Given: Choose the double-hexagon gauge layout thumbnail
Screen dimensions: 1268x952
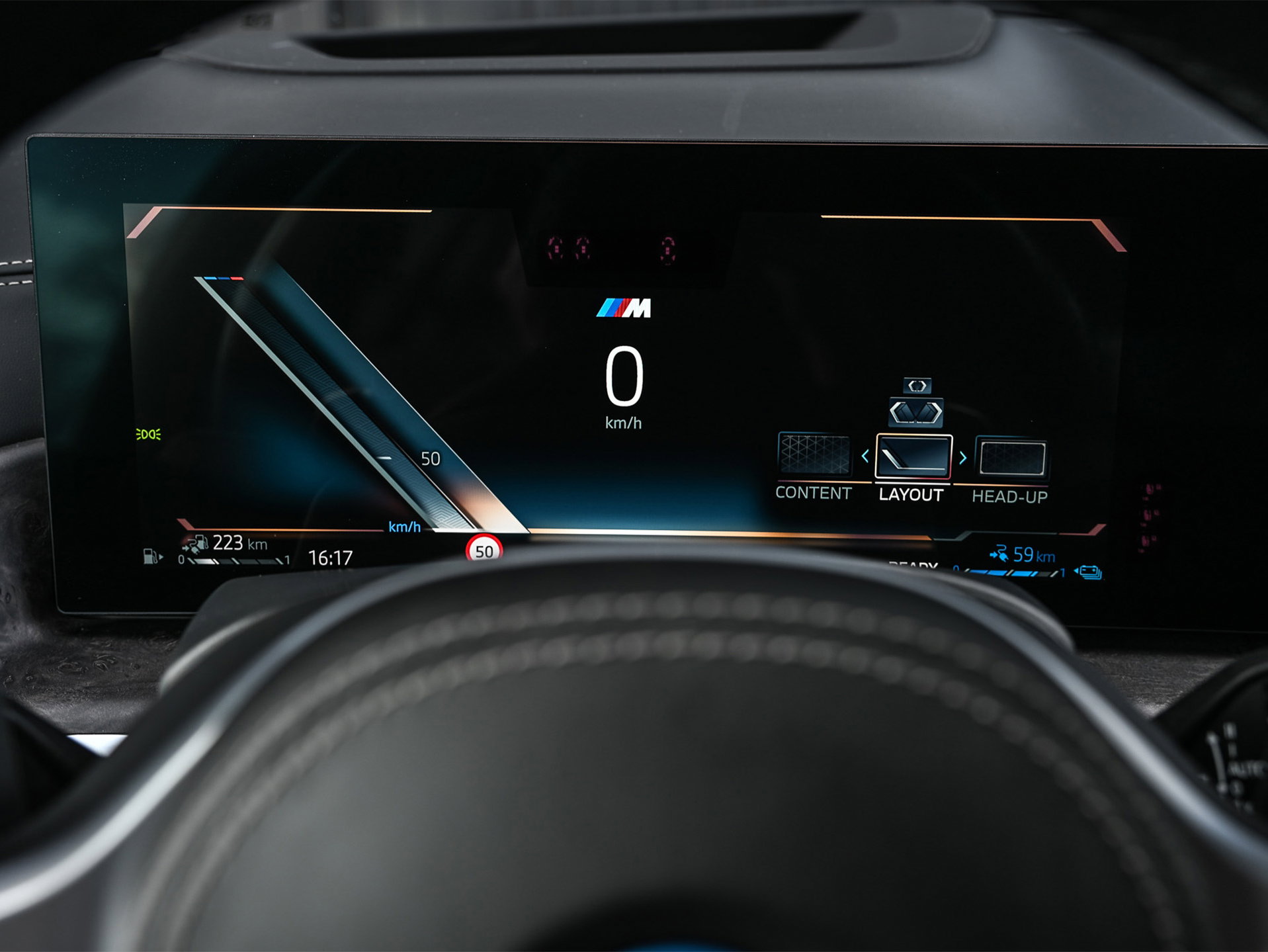Looking at the screenshot, I should (916, 412).
